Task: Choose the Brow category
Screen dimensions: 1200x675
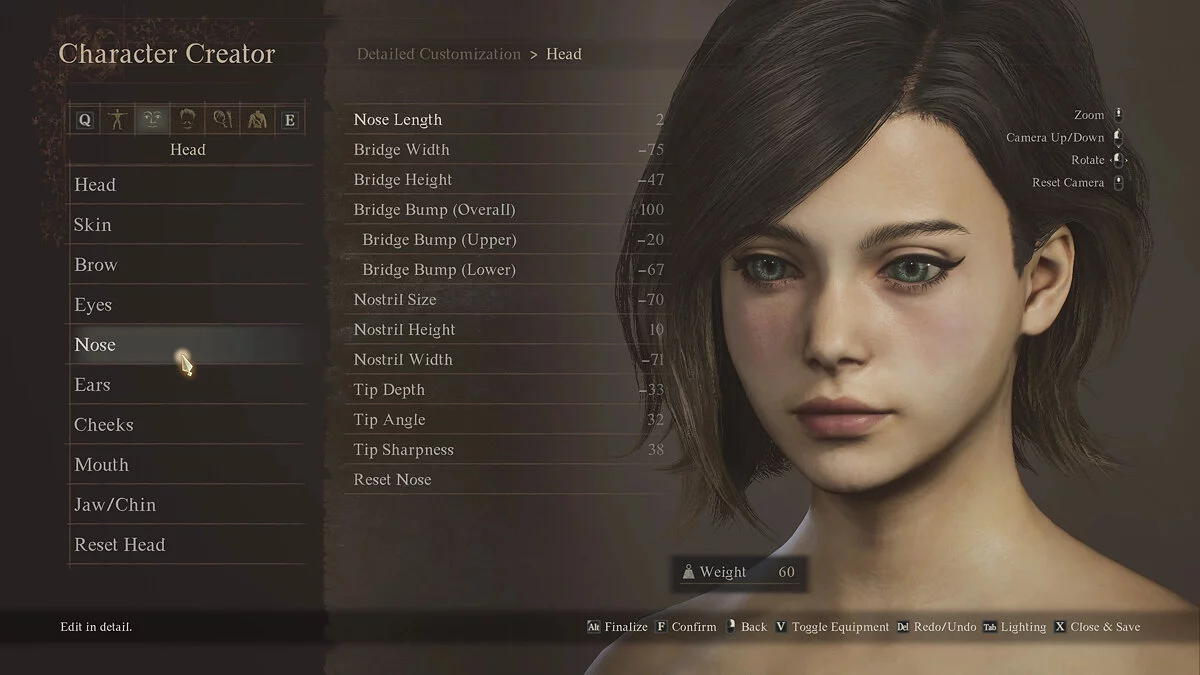Action: coord(96,265)
